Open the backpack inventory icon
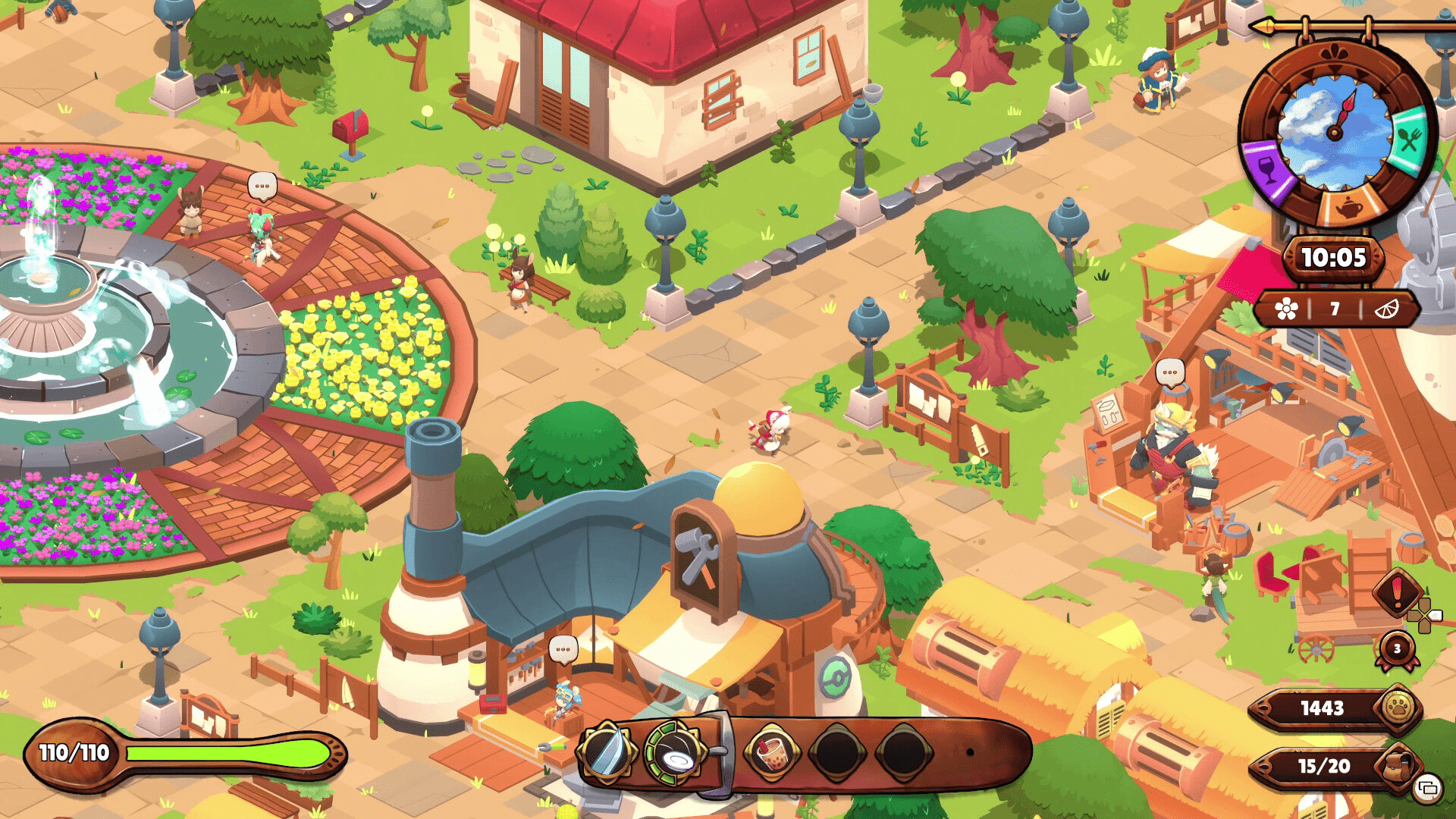 tap(1397, 766)
